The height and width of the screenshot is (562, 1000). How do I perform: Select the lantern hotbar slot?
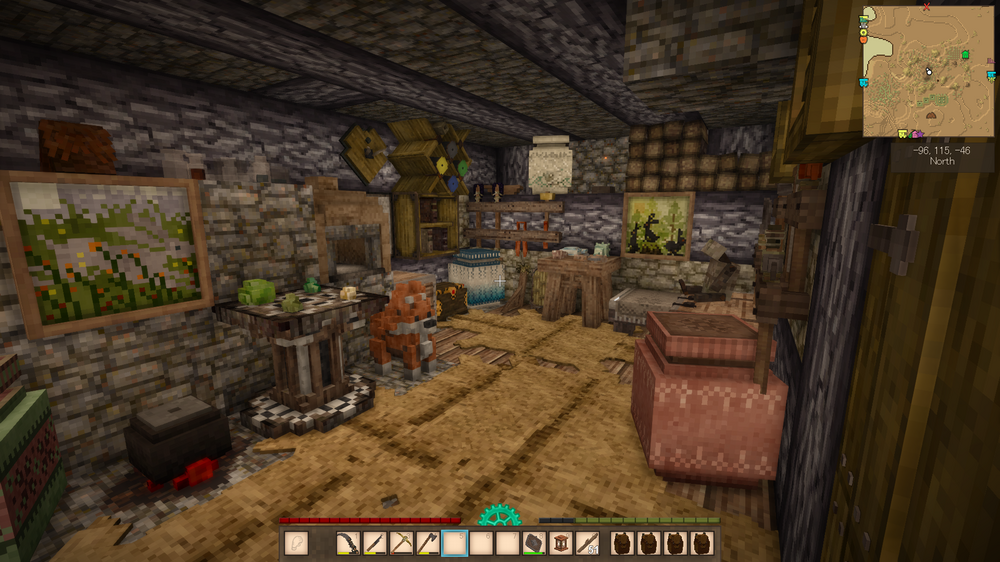coord(560,543)
